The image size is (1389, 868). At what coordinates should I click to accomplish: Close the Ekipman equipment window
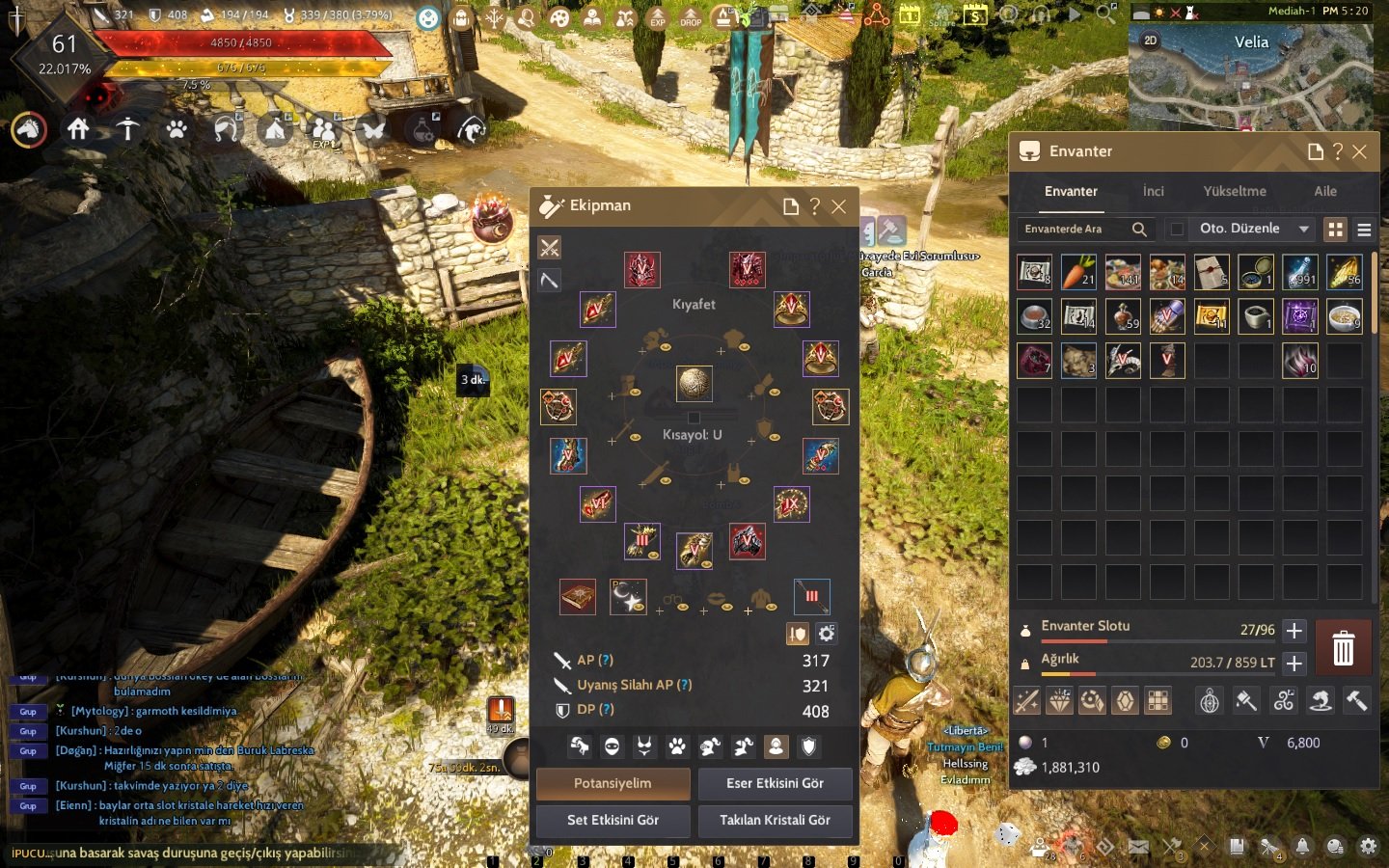pyautogui.click(x=839, y=206)
